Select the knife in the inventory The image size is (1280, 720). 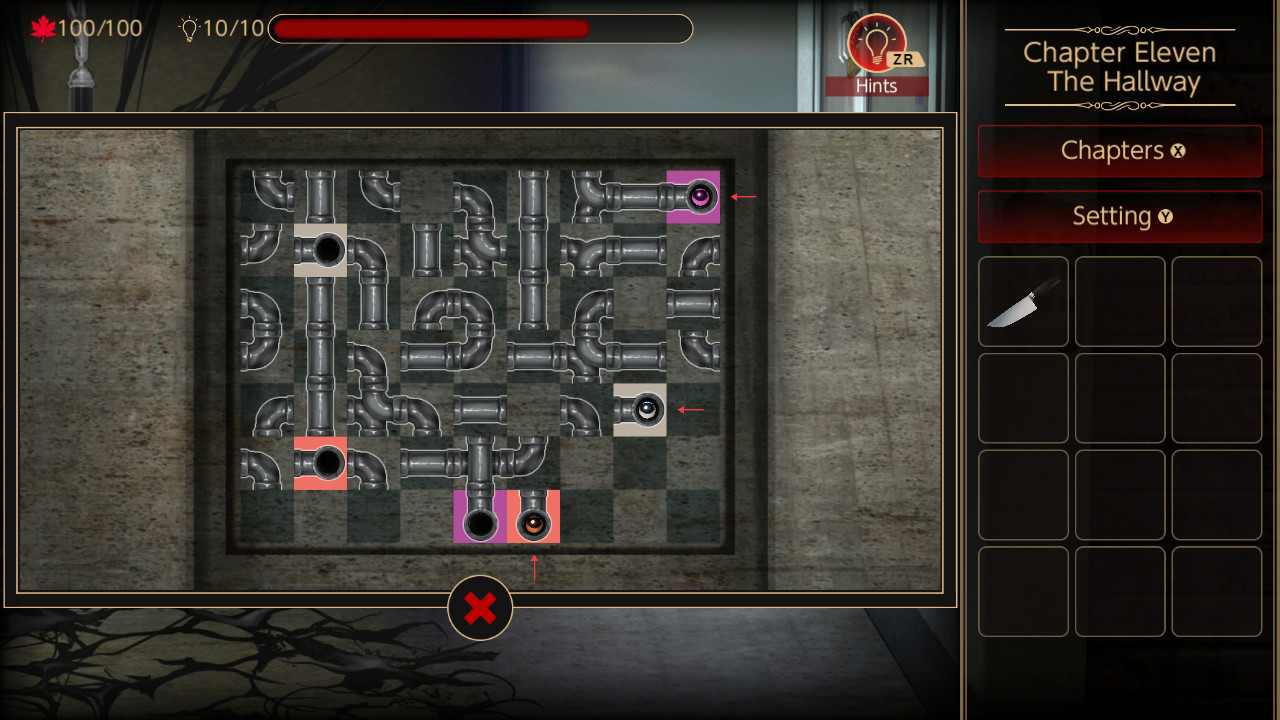click(1023, 301)
